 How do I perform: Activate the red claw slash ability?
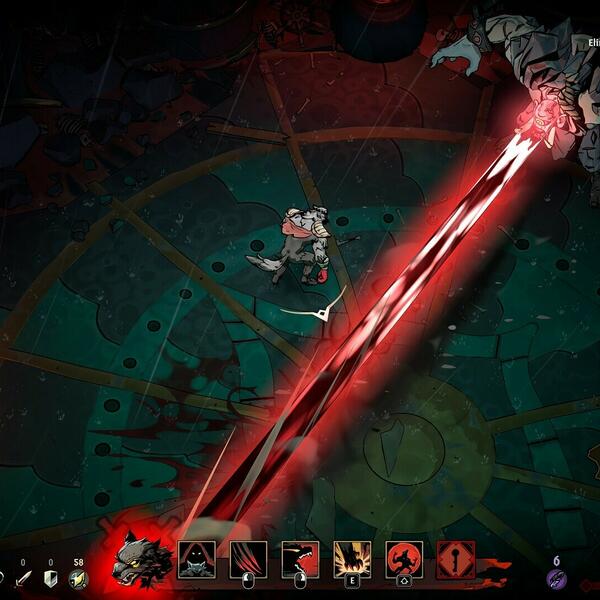[x=248, y=559]
